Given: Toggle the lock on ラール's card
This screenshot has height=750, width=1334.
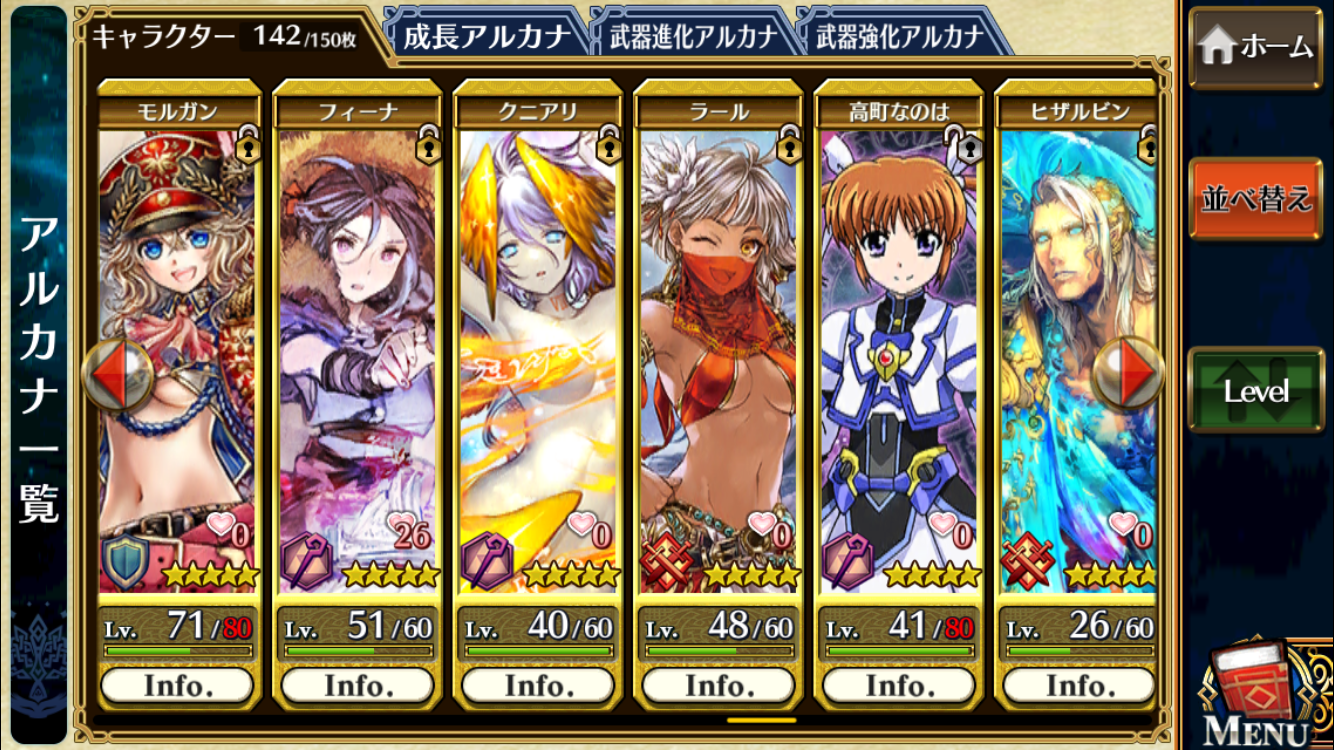Looking at the screenshot, I should 788,144.
